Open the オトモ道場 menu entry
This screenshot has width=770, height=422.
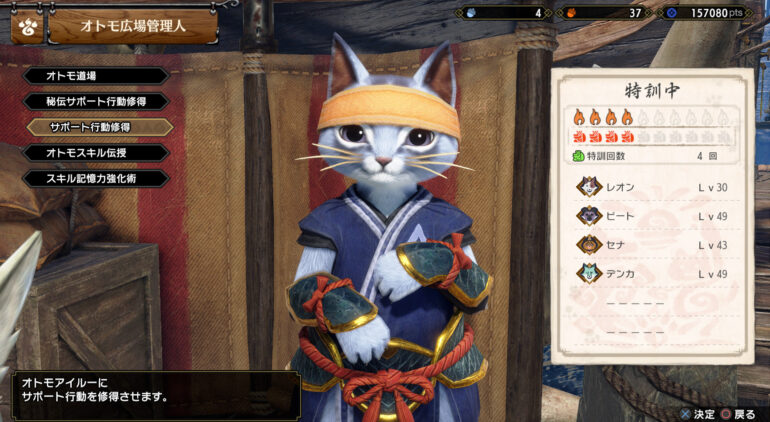click(x=90, y=76)
